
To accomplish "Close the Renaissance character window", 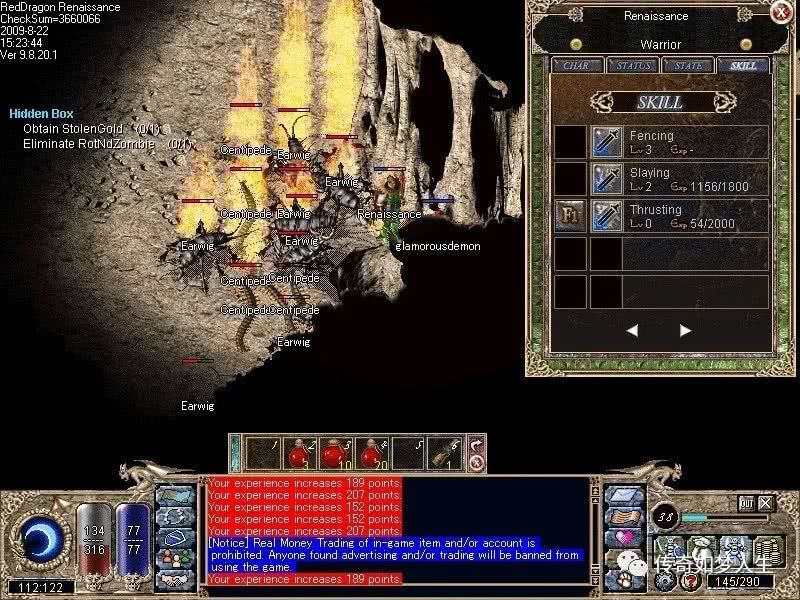I will (x=781, y=12).
